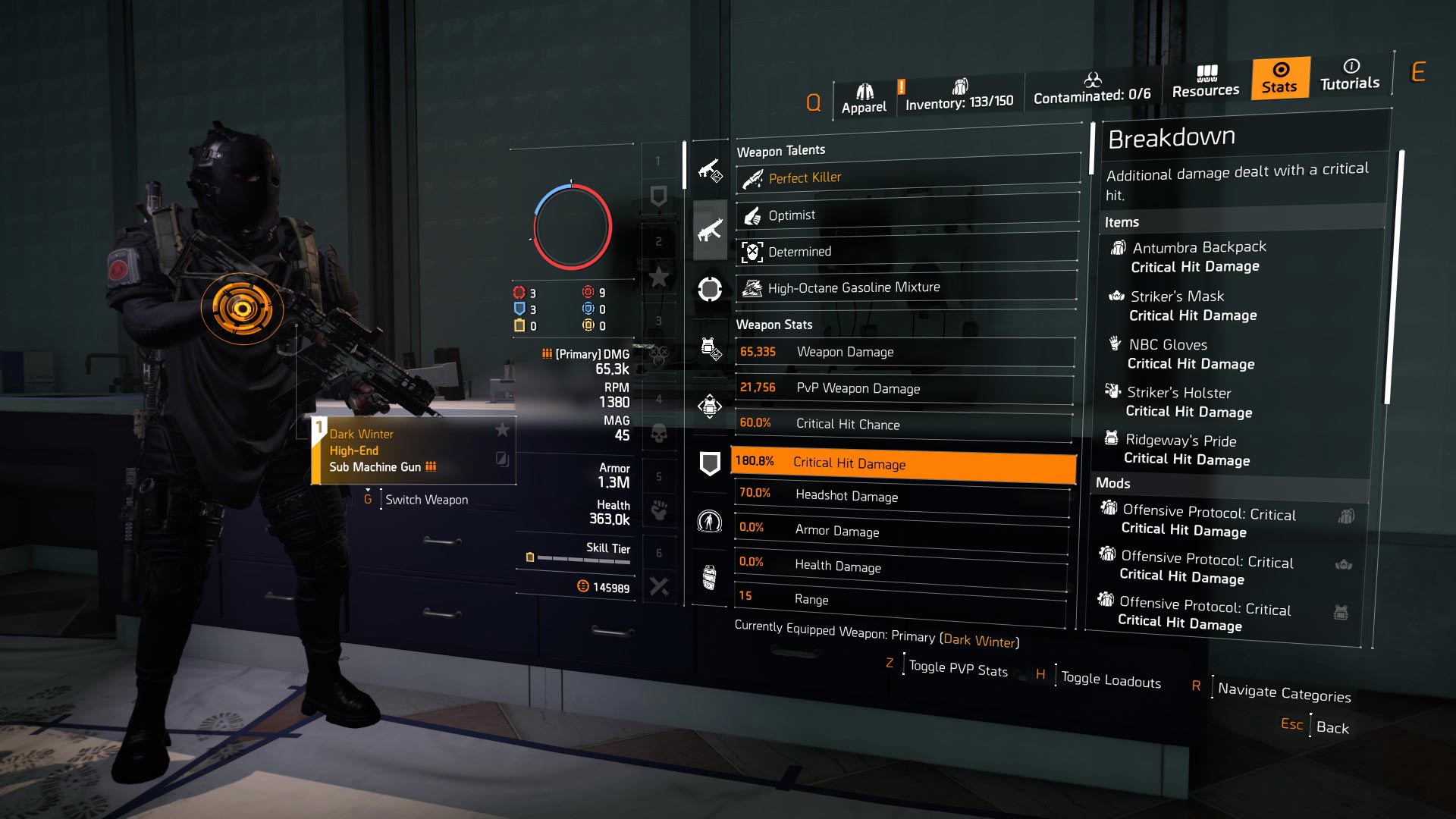Screen dimensions: 1456x819
Task: Open the skull icon on category tab 4
Action: [660, 432]
